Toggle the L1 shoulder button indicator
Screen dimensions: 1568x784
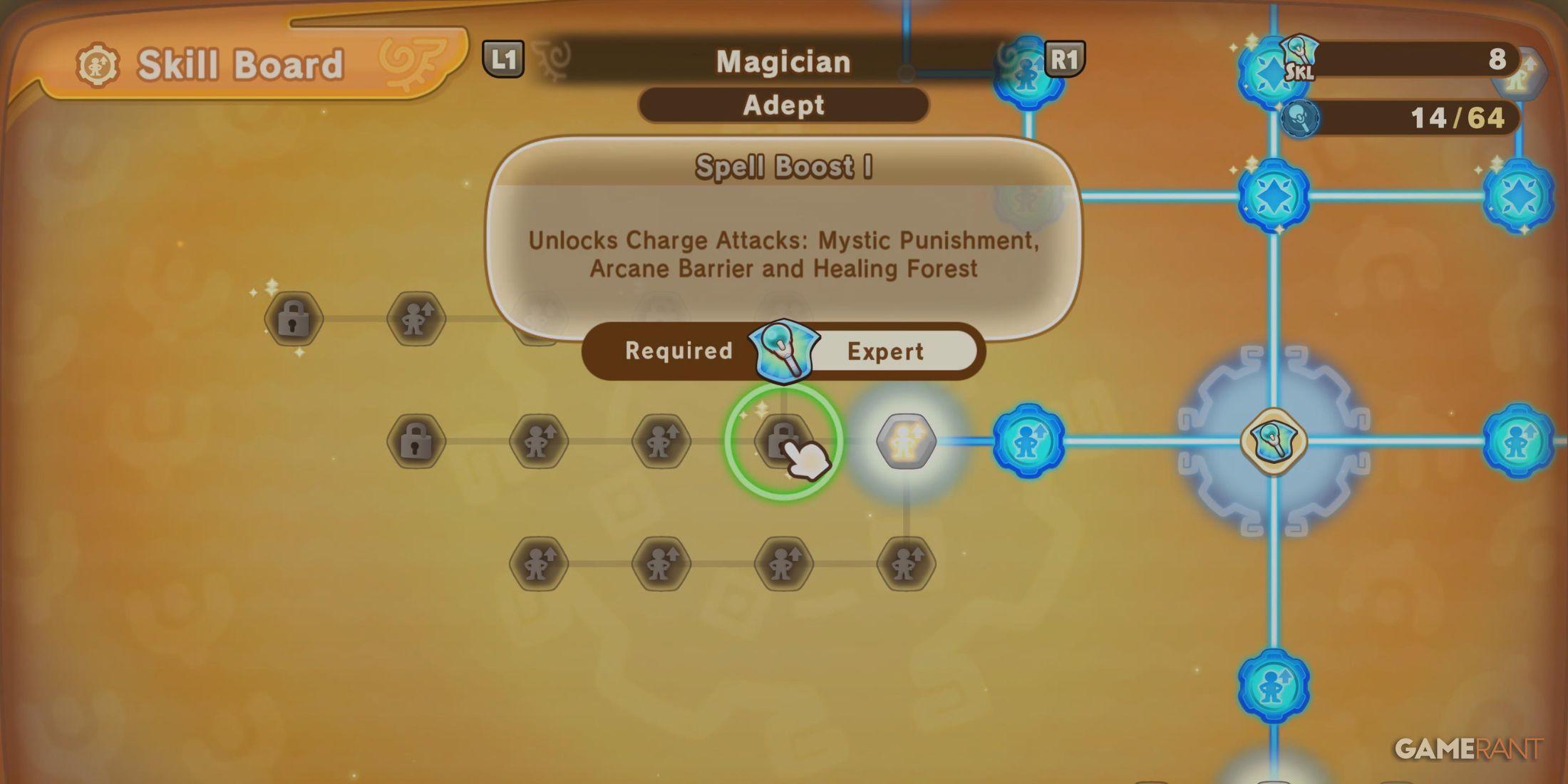point(503,61)
